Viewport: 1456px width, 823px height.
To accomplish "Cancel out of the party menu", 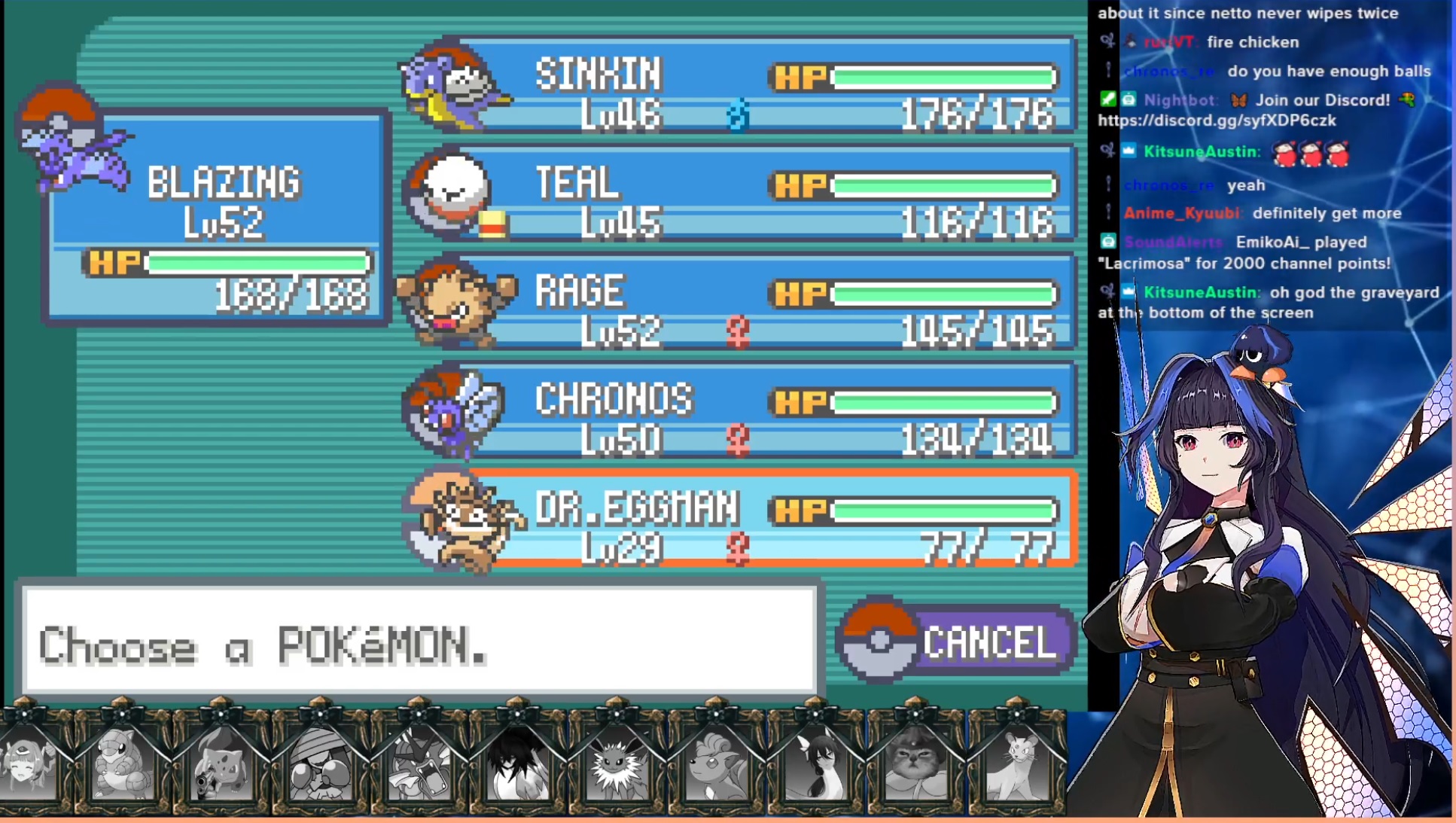I will pos(958,642).
